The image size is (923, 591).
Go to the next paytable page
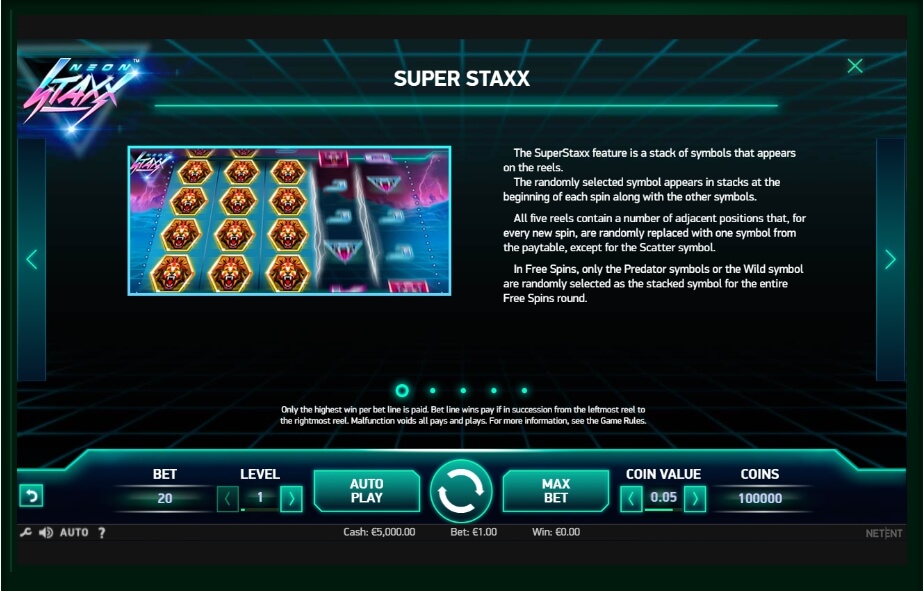[x=890, y=259]
